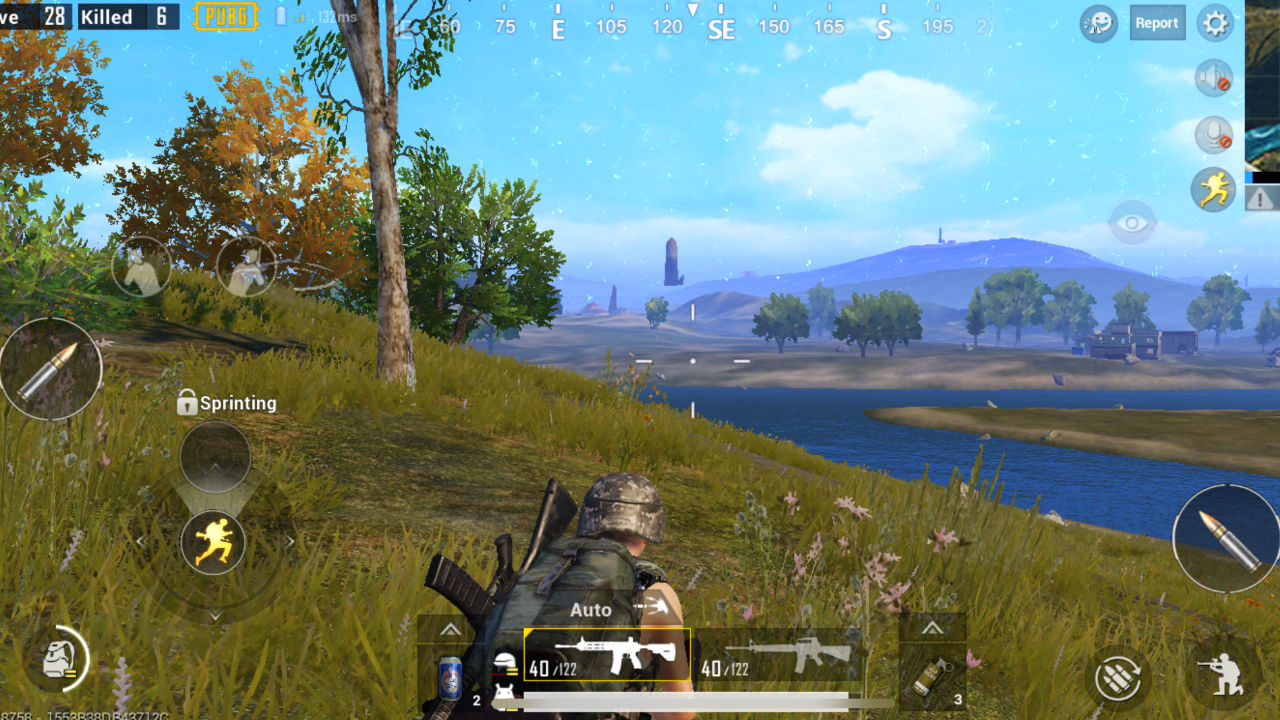Open the smiley emote wheel
Image resolution: width=1280 pixels, height=720 pixels.
pos(1099,23)
